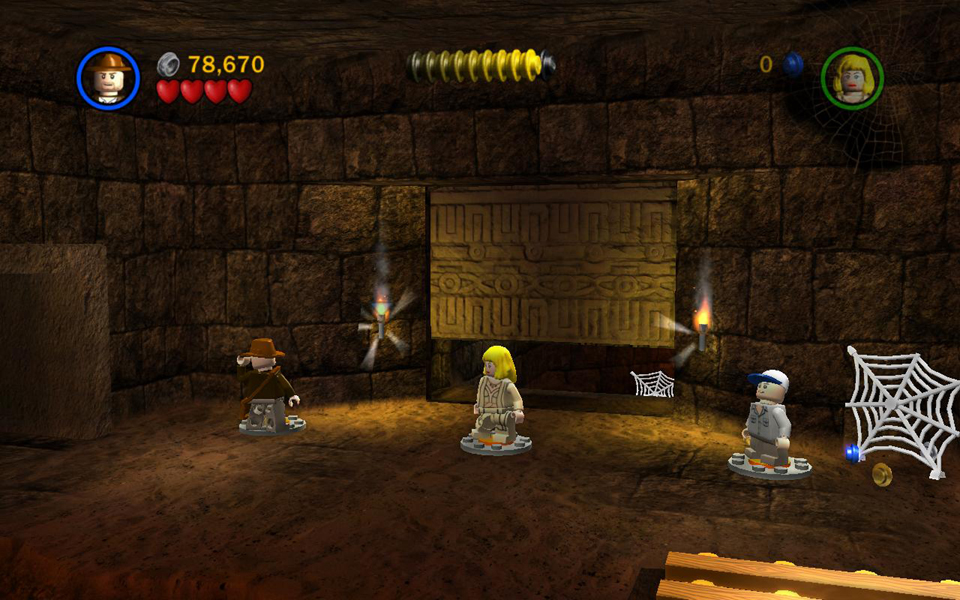Select the Indiana Jones player portrait
Screen dimensions: 960x600
coord(108,78)
